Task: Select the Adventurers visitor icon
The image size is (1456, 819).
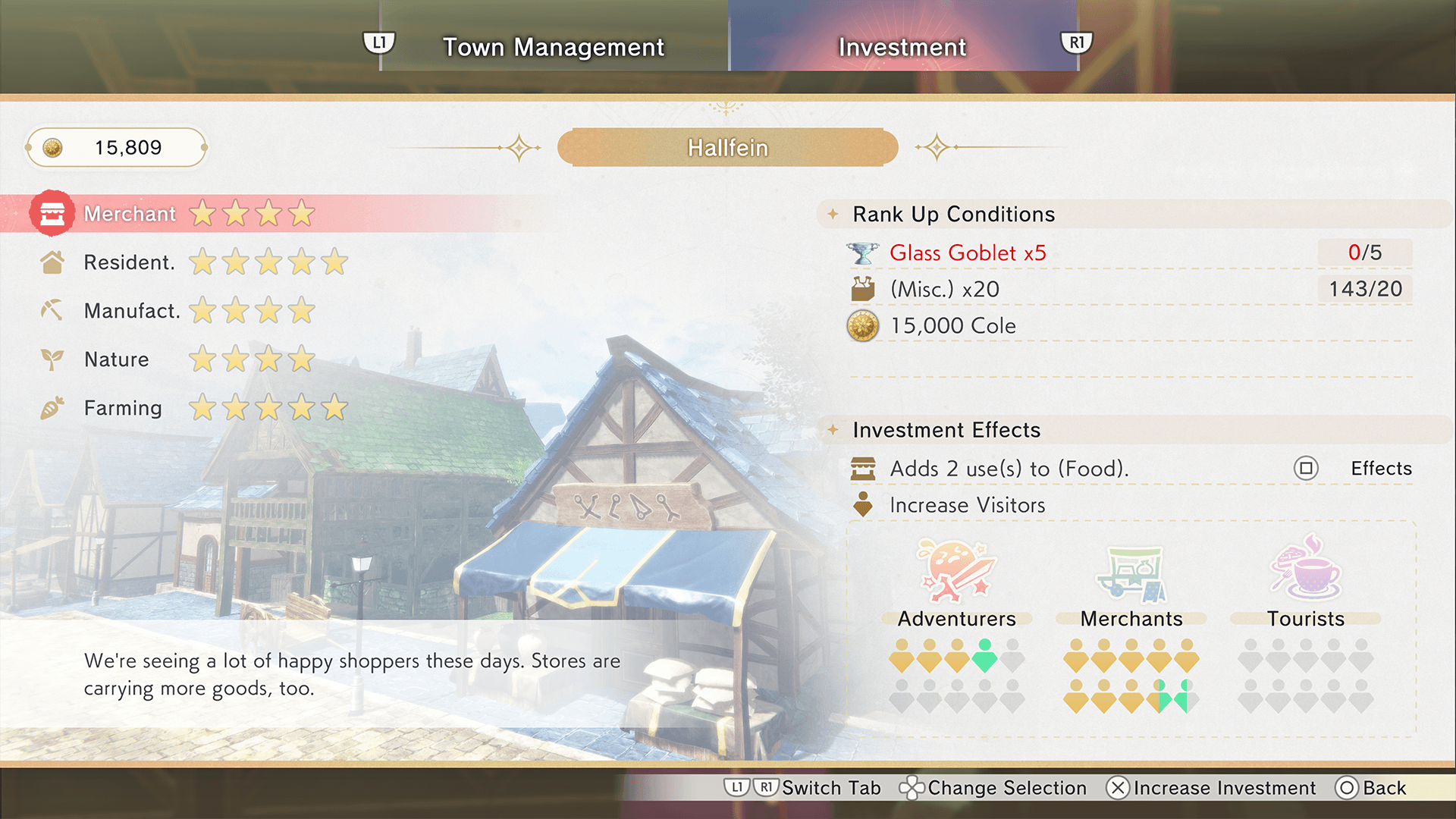Action: tap(955, 573)
